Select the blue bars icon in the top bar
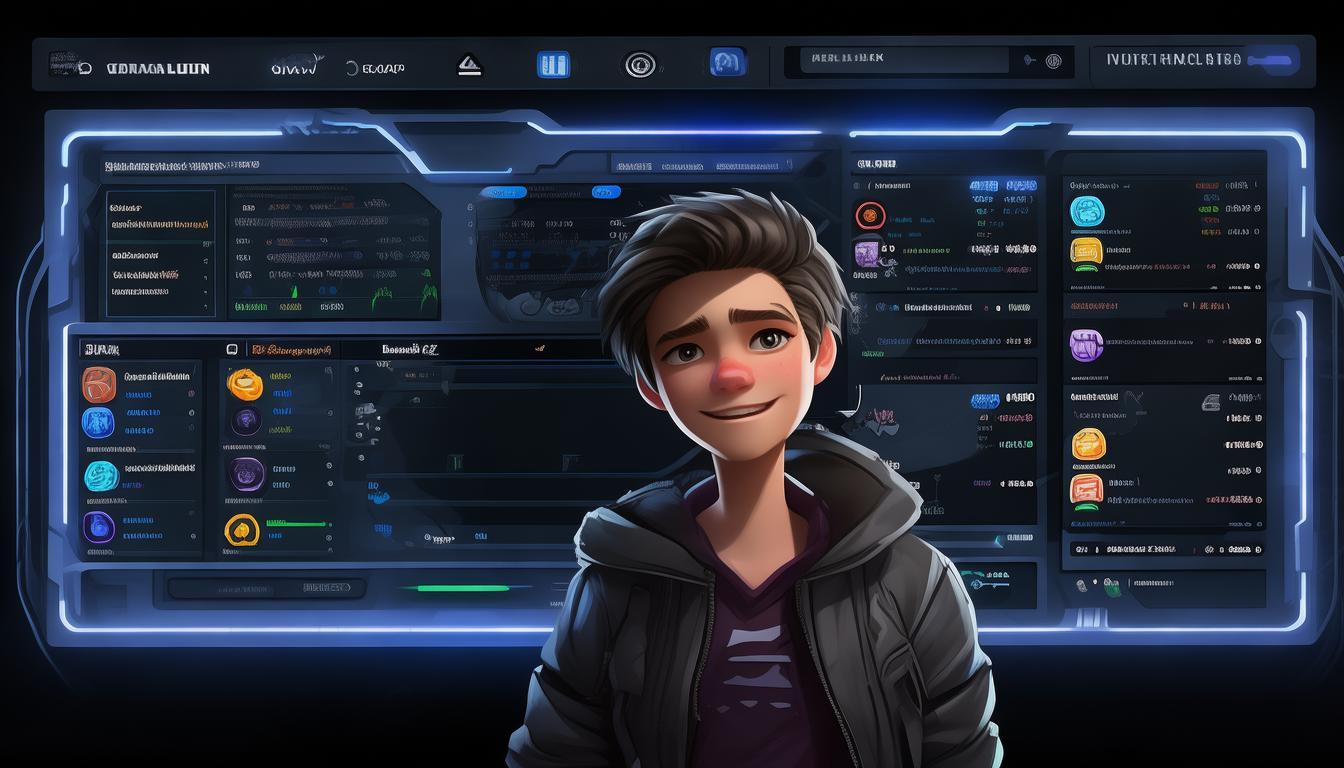1344x768 pixels. click(x=553, y=65)
